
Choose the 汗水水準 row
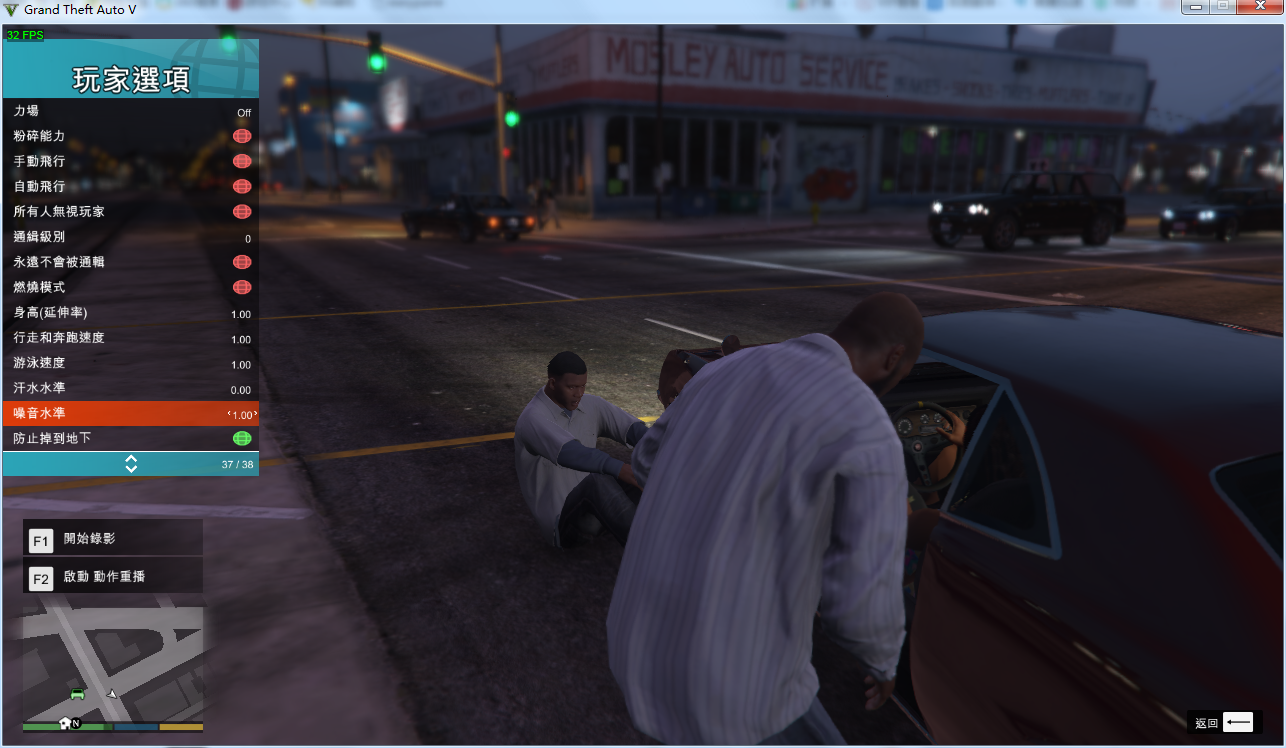click(x=130, y=388)
